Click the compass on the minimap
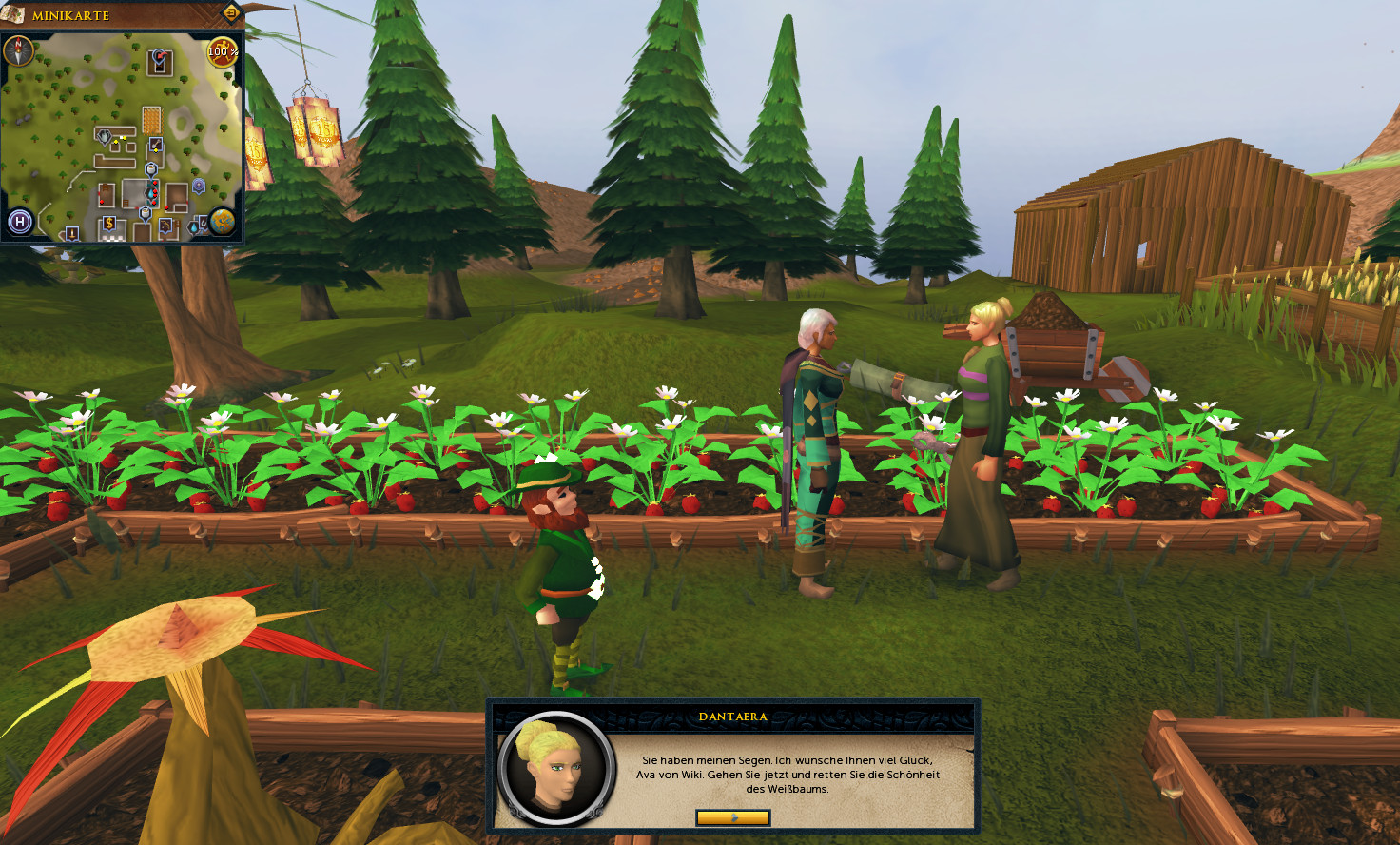Screen dimensions: 1400x845 (x=18, y=51)
